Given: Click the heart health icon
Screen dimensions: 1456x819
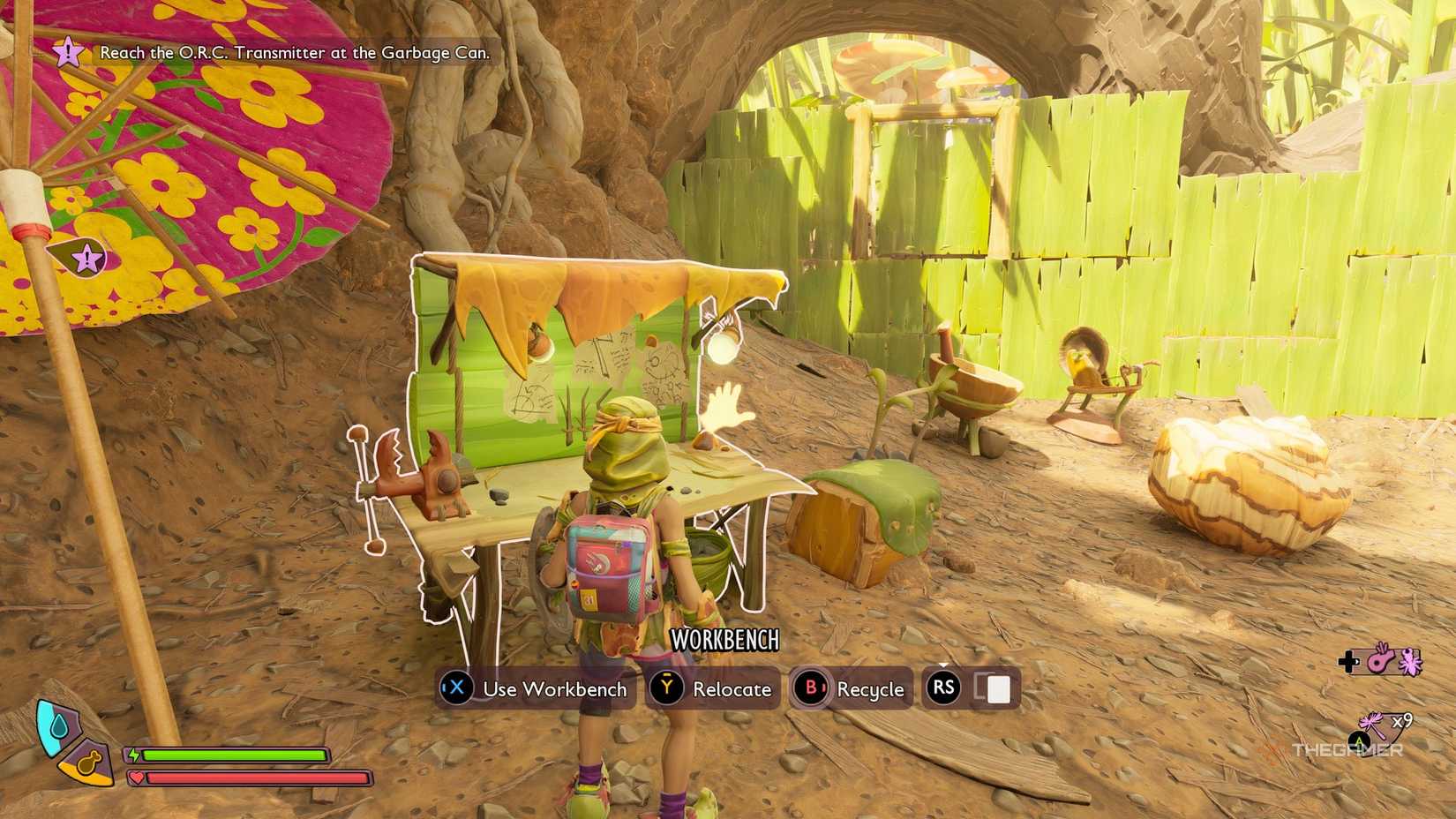Looking at the screenshot, I should (x=138, y=777).
